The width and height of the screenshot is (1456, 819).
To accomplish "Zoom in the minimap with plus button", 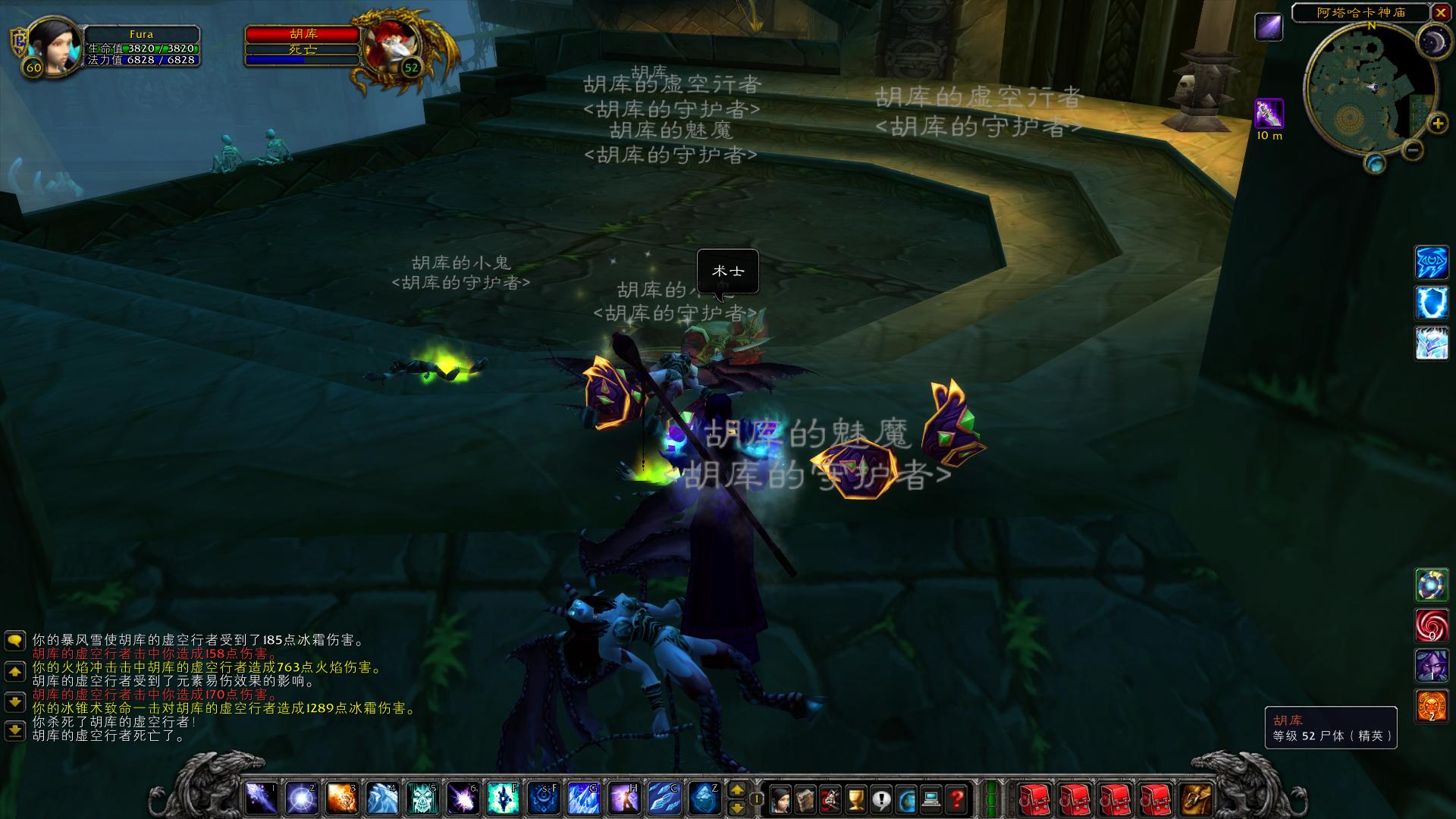I will (1437, 123).
